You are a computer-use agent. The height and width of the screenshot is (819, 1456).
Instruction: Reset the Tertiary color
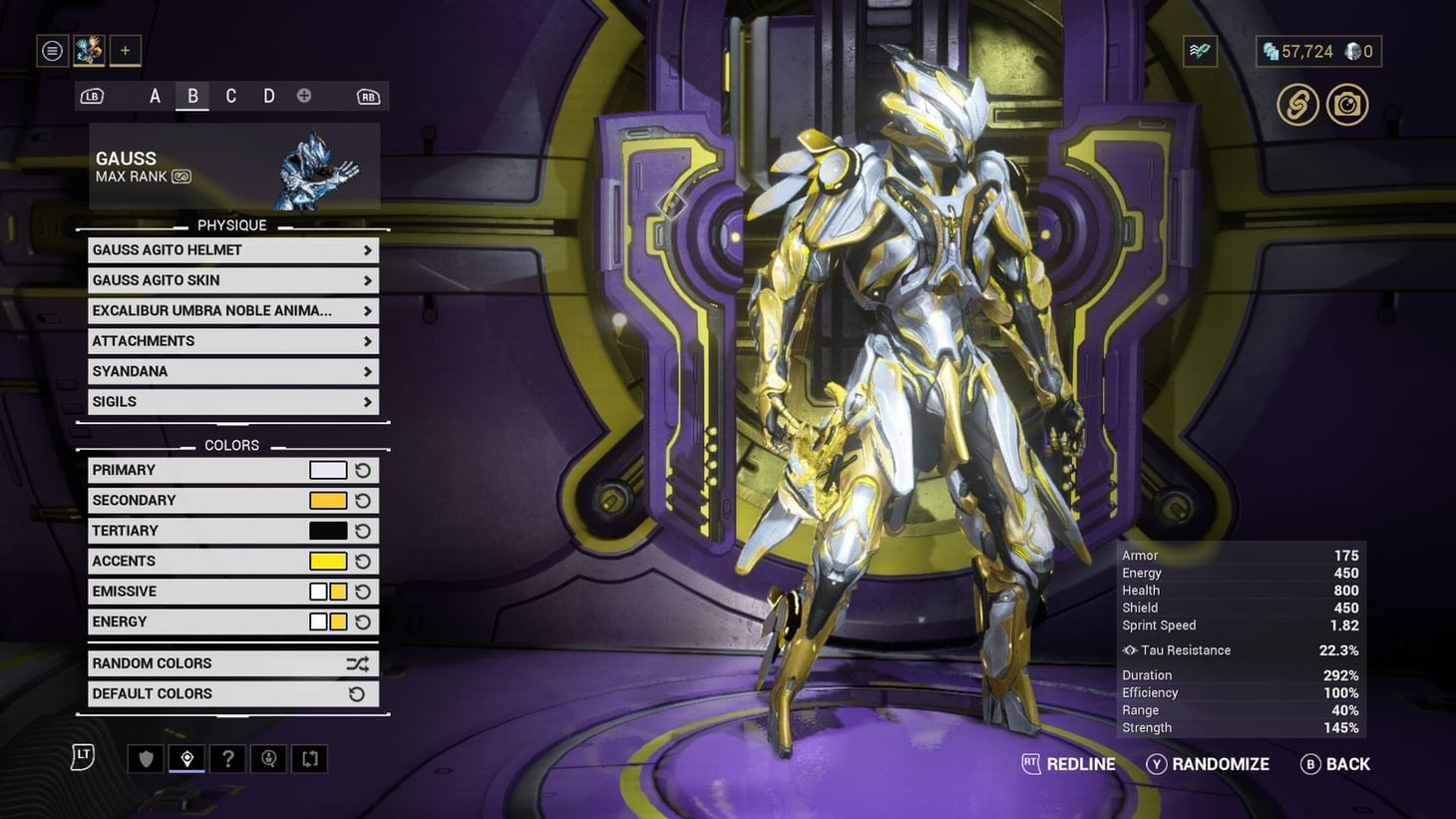(x=362, y=530)
